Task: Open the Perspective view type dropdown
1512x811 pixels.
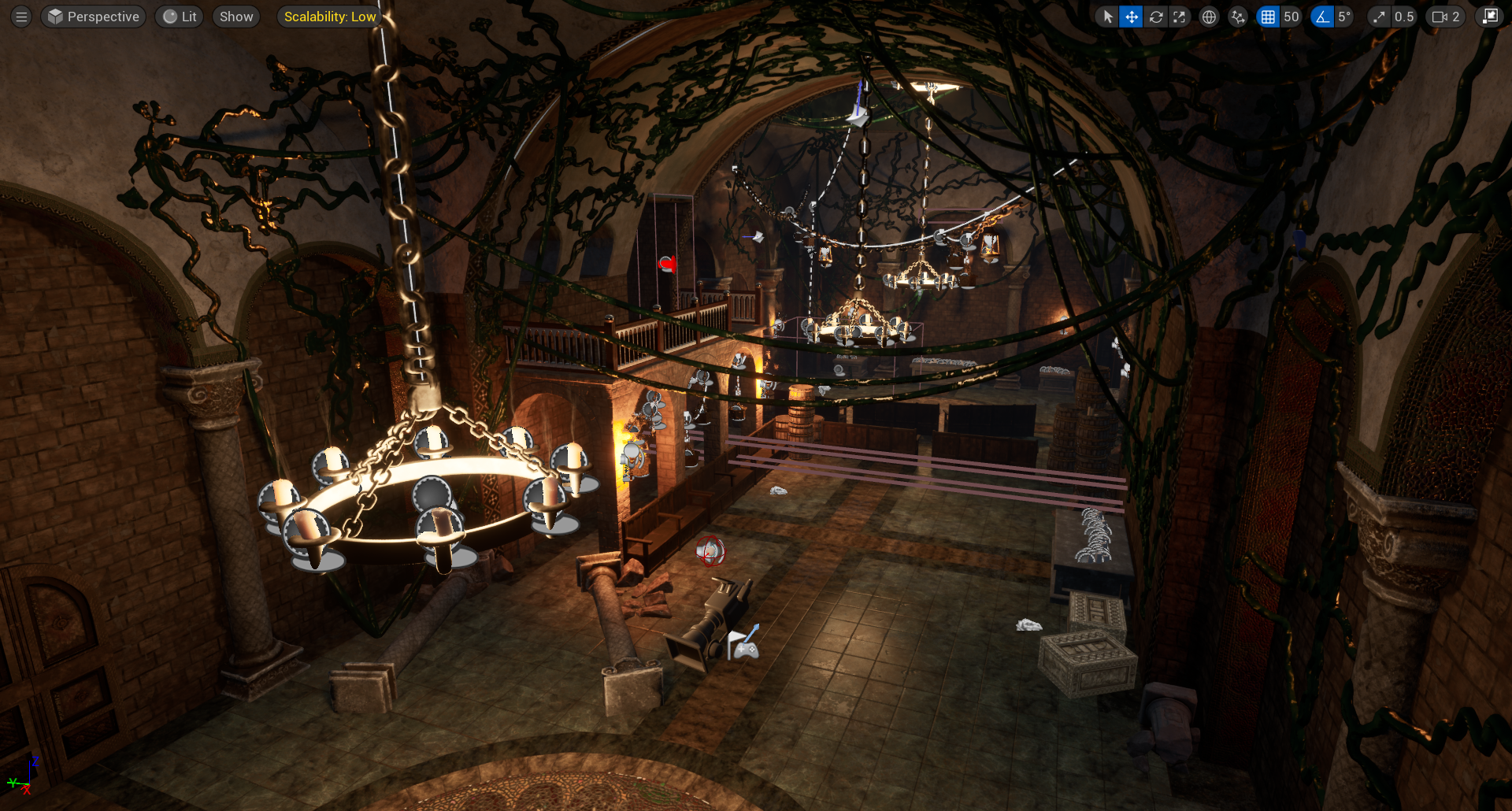Action: coord(94,17)
